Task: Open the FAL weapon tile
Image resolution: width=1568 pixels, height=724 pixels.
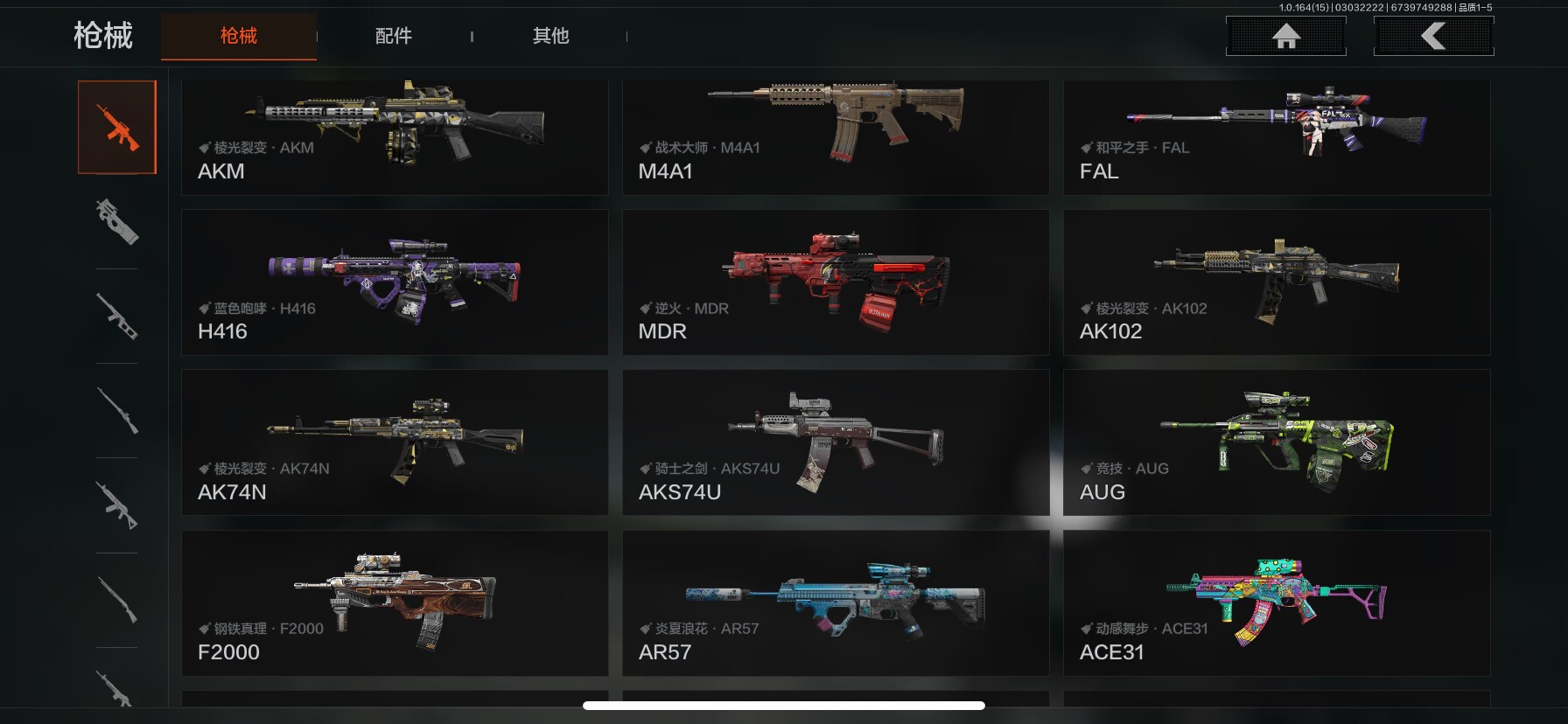Action: click(1276, 136)
